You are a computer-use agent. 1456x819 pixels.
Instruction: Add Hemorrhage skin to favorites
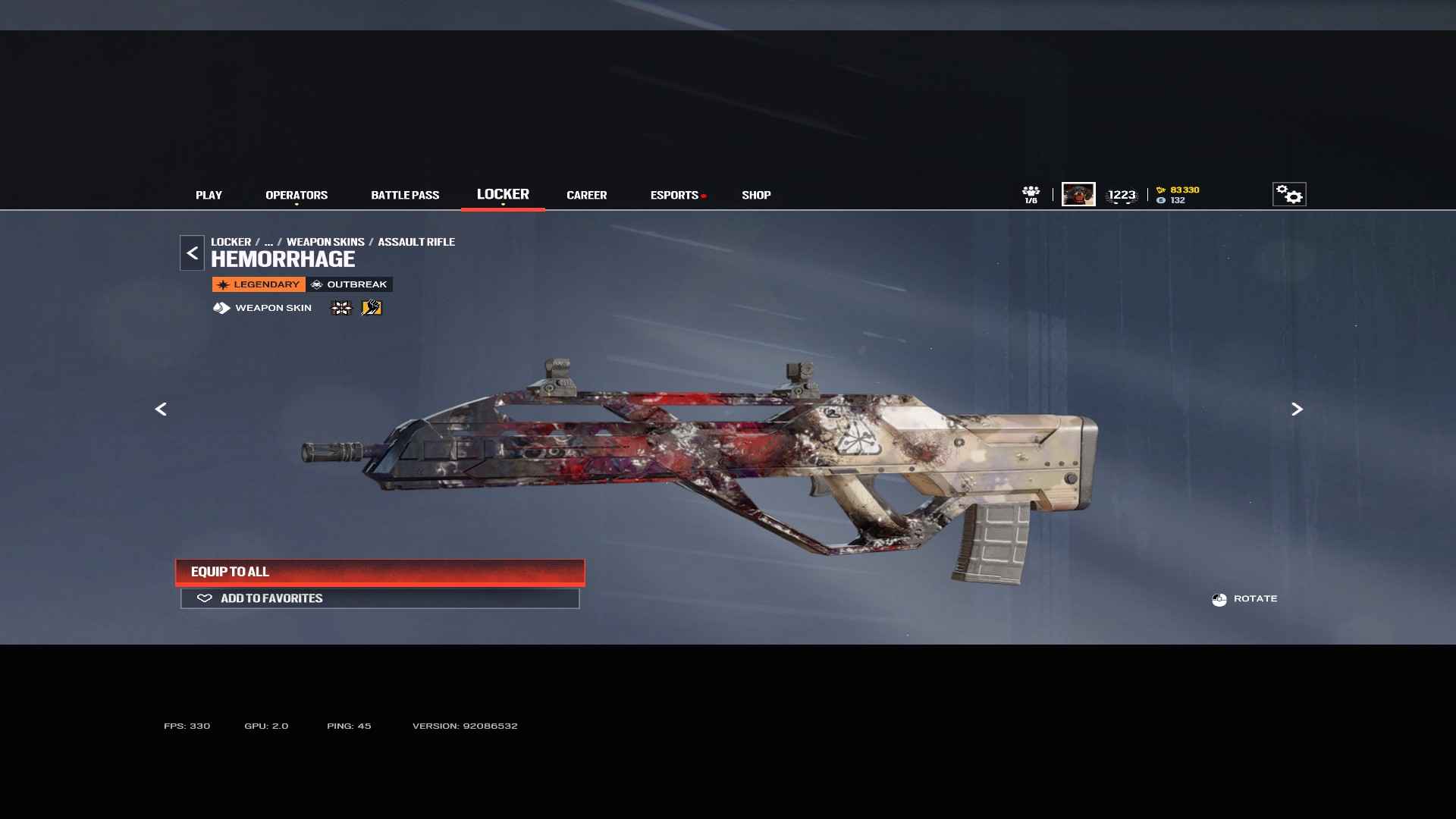(380, 598)
